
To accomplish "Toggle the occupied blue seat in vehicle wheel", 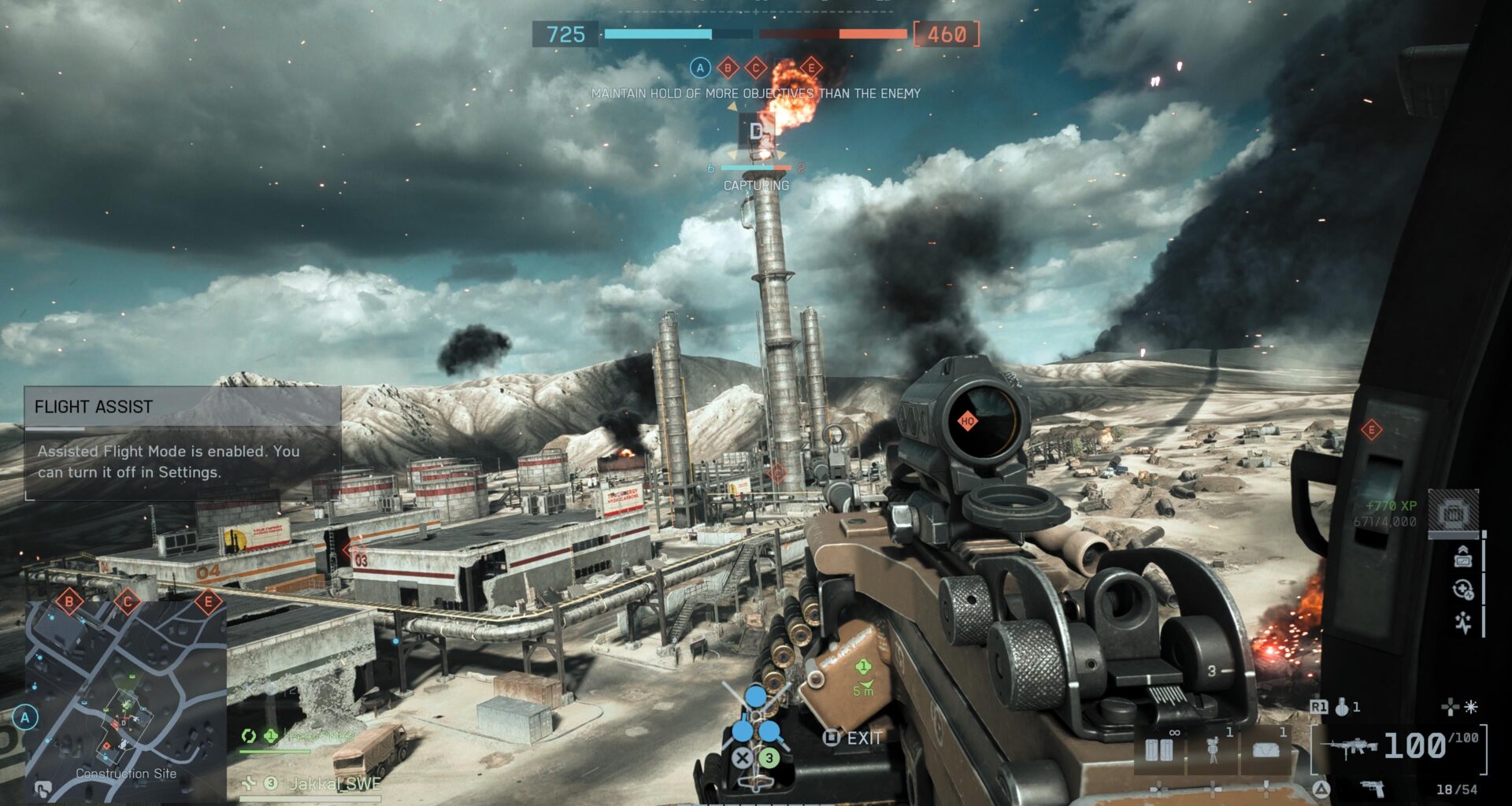I will tap(754, 697).
